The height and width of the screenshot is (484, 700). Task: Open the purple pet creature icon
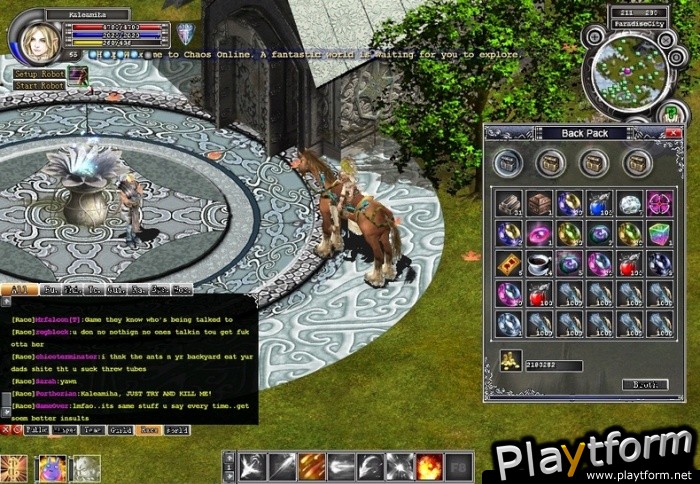pyautogui.click(x=52, y=468)
